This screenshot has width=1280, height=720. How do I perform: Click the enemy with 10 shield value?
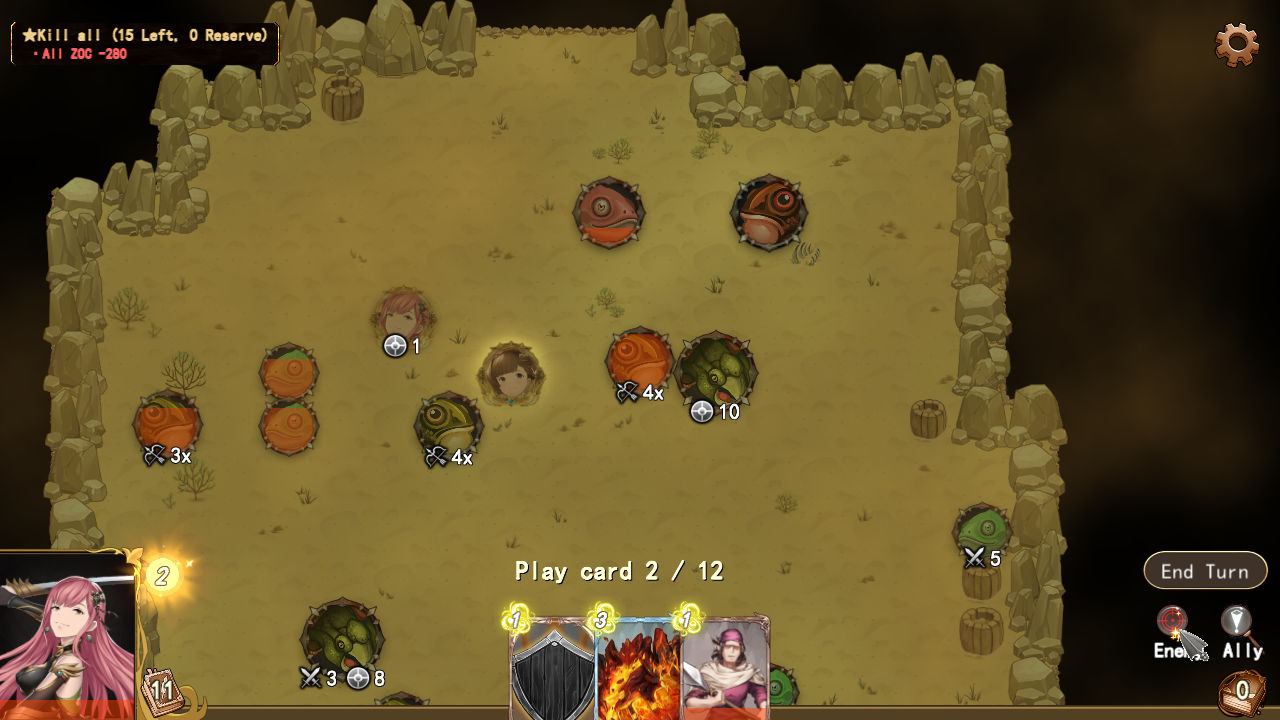coord(714,373)
